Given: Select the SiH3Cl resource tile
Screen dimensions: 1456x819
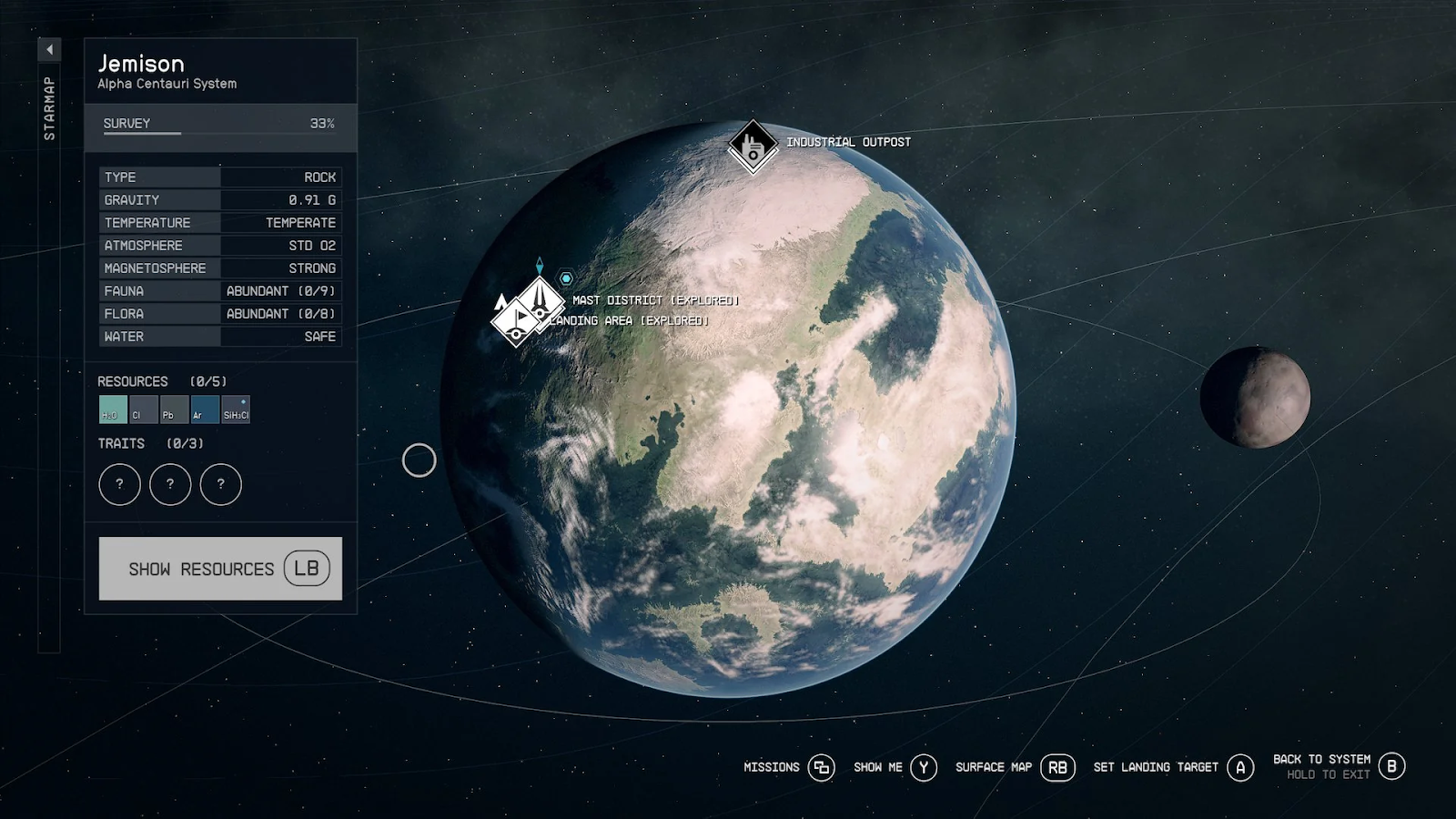Looking at the screenshot, I should (236, 409).
